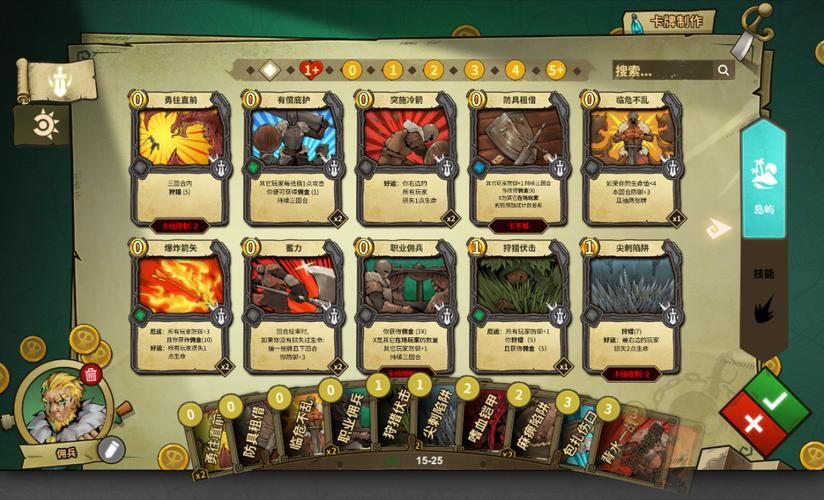Screen dimensions: 824x500
Task: Pick the 有偿庇护 card
Action: click(294, 158)
